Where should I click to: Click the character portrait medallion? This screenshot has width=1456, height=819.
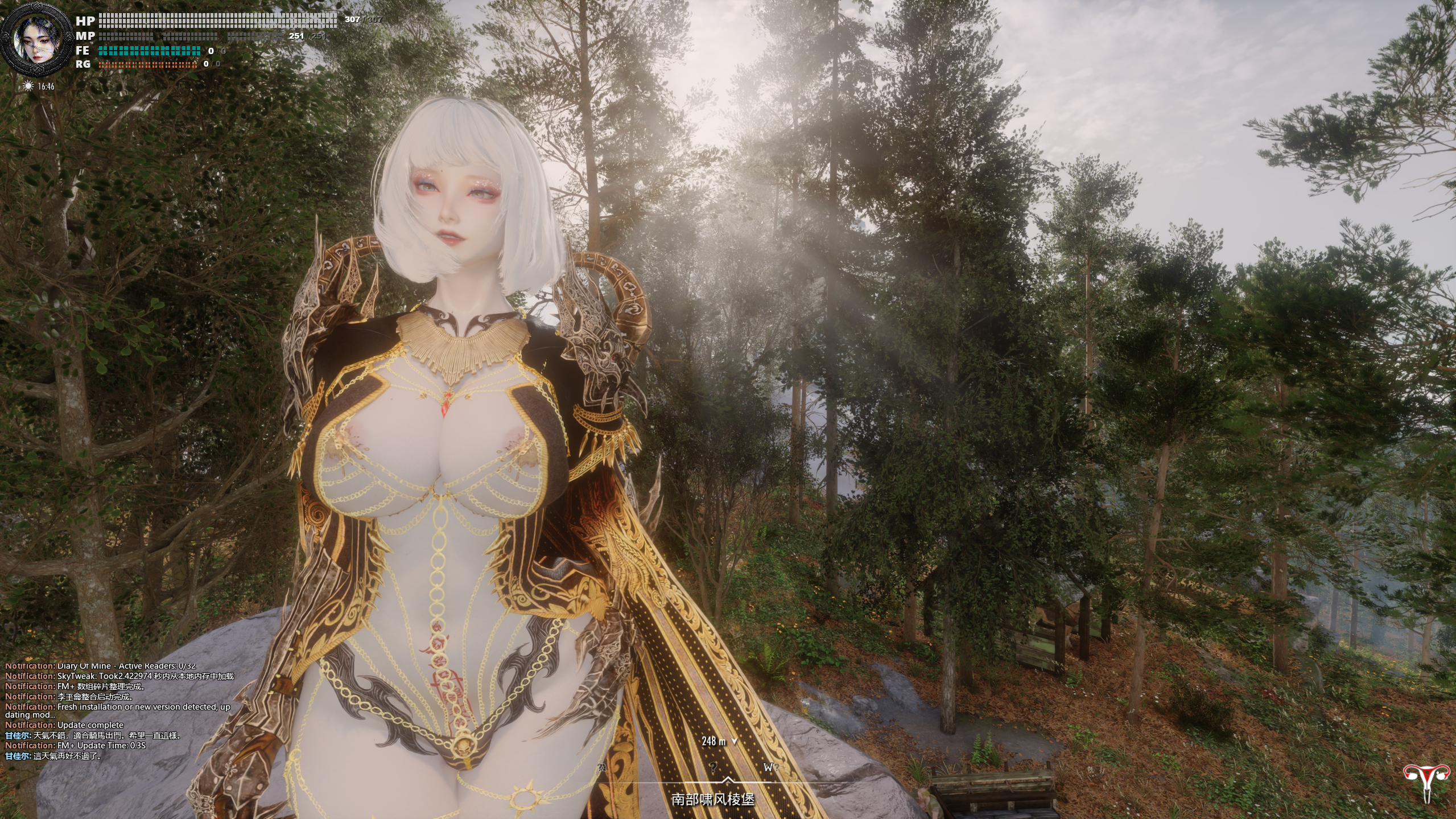point(37,40)
